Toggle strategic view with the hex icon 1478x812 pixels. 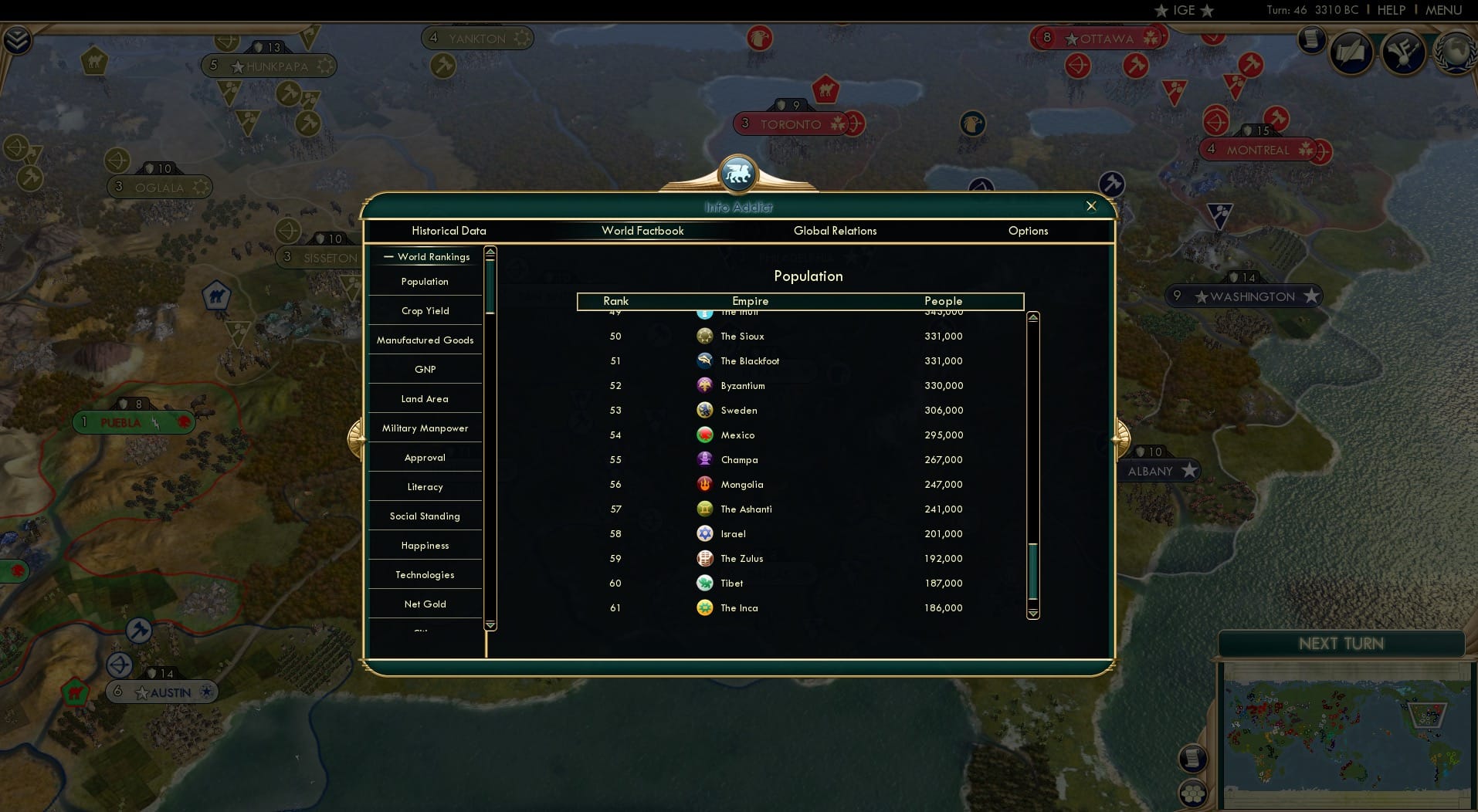[x=1193, y=793]
